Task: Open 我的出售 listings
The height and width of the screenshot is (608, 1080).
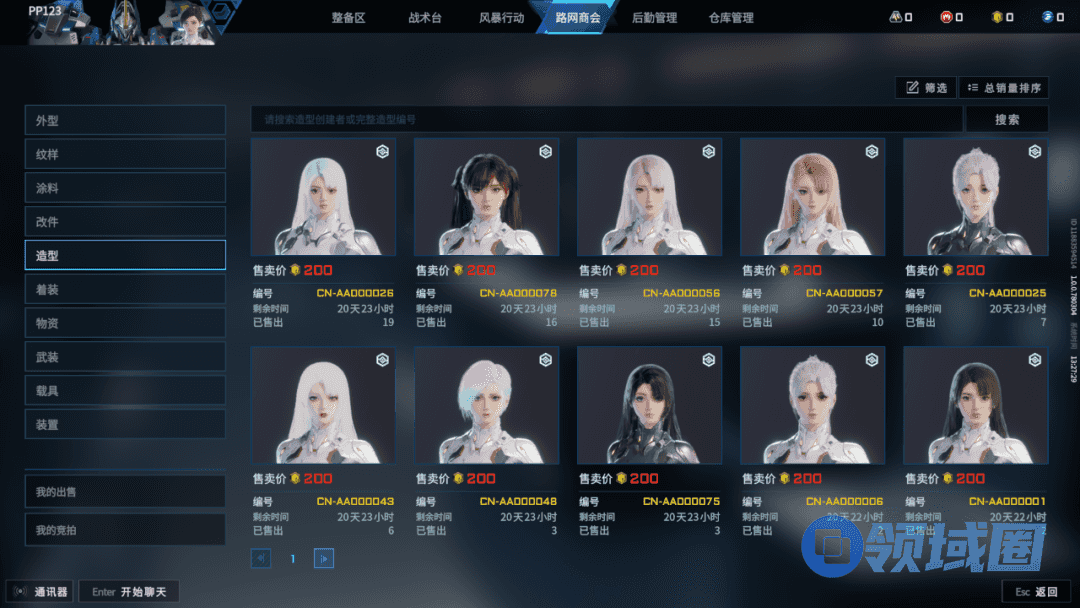Action: (x=125, y=492)
